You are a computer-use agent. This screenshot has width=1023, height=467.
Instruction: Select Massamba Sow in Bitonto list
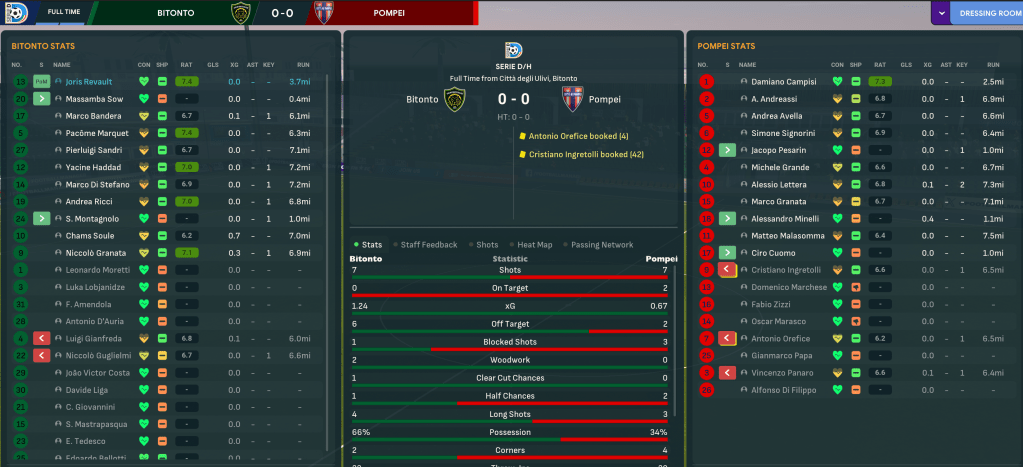click(x=95, y=99)
